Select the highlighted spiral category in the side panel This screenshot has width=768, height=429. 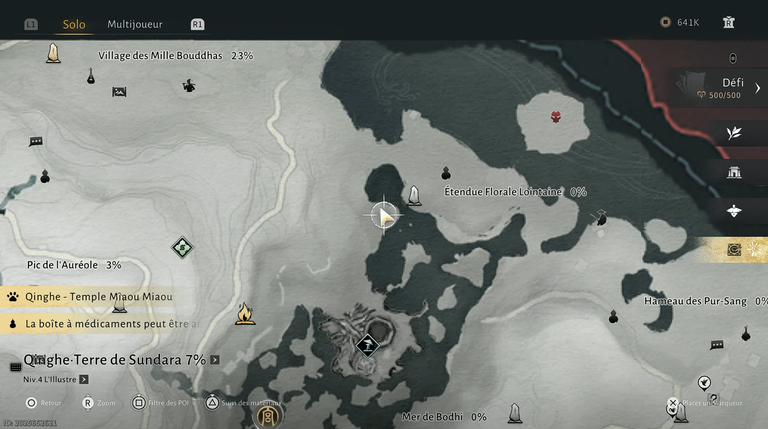pyautogui.click(x=734, y=249)
